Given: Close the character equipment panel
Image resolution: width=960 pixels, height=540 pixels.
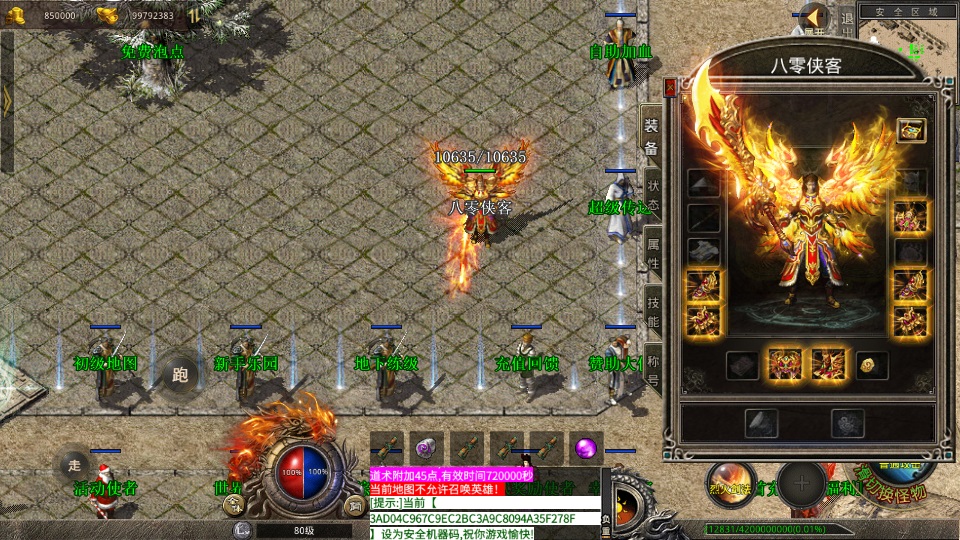Looking at the screenshot, I should coord(670,87).
